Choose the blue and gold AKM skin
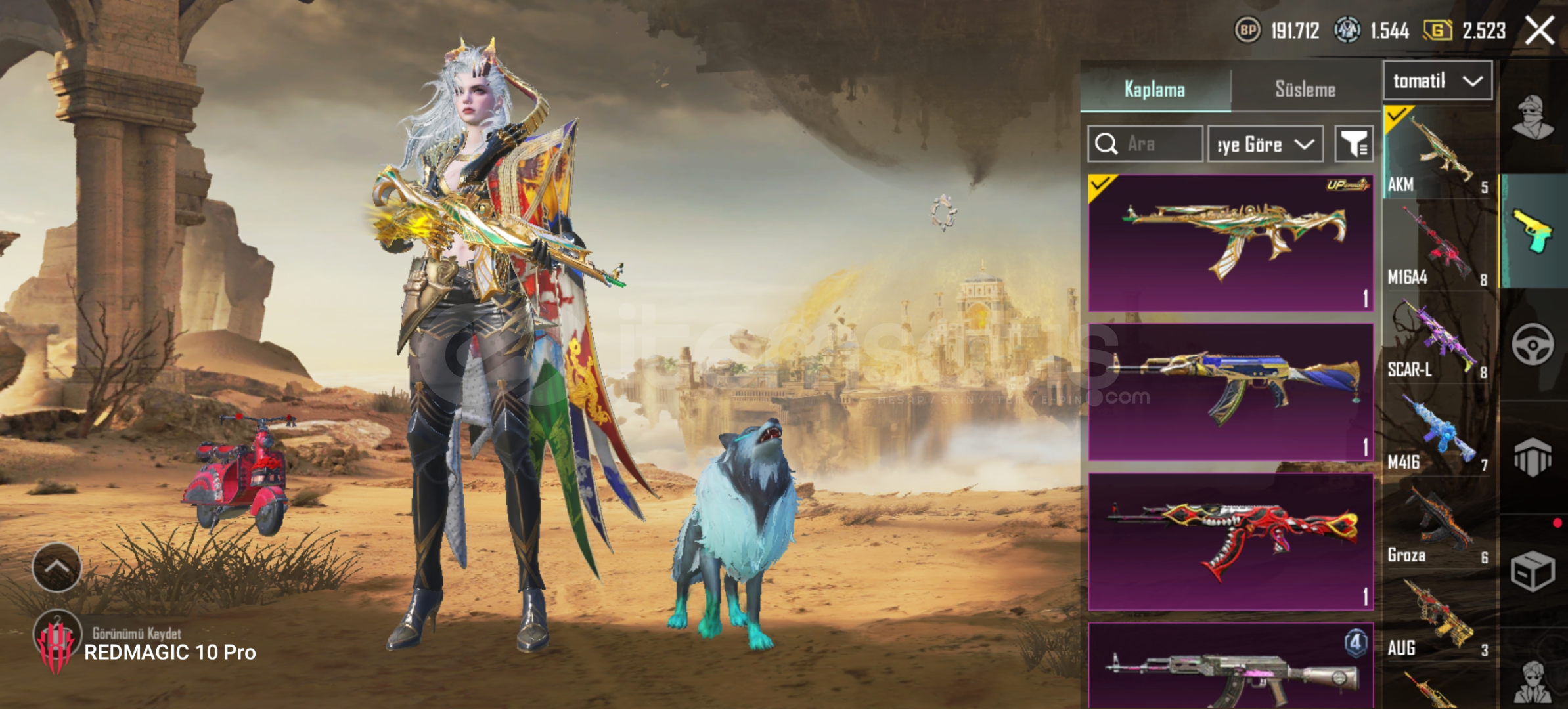 (1230, 392)
